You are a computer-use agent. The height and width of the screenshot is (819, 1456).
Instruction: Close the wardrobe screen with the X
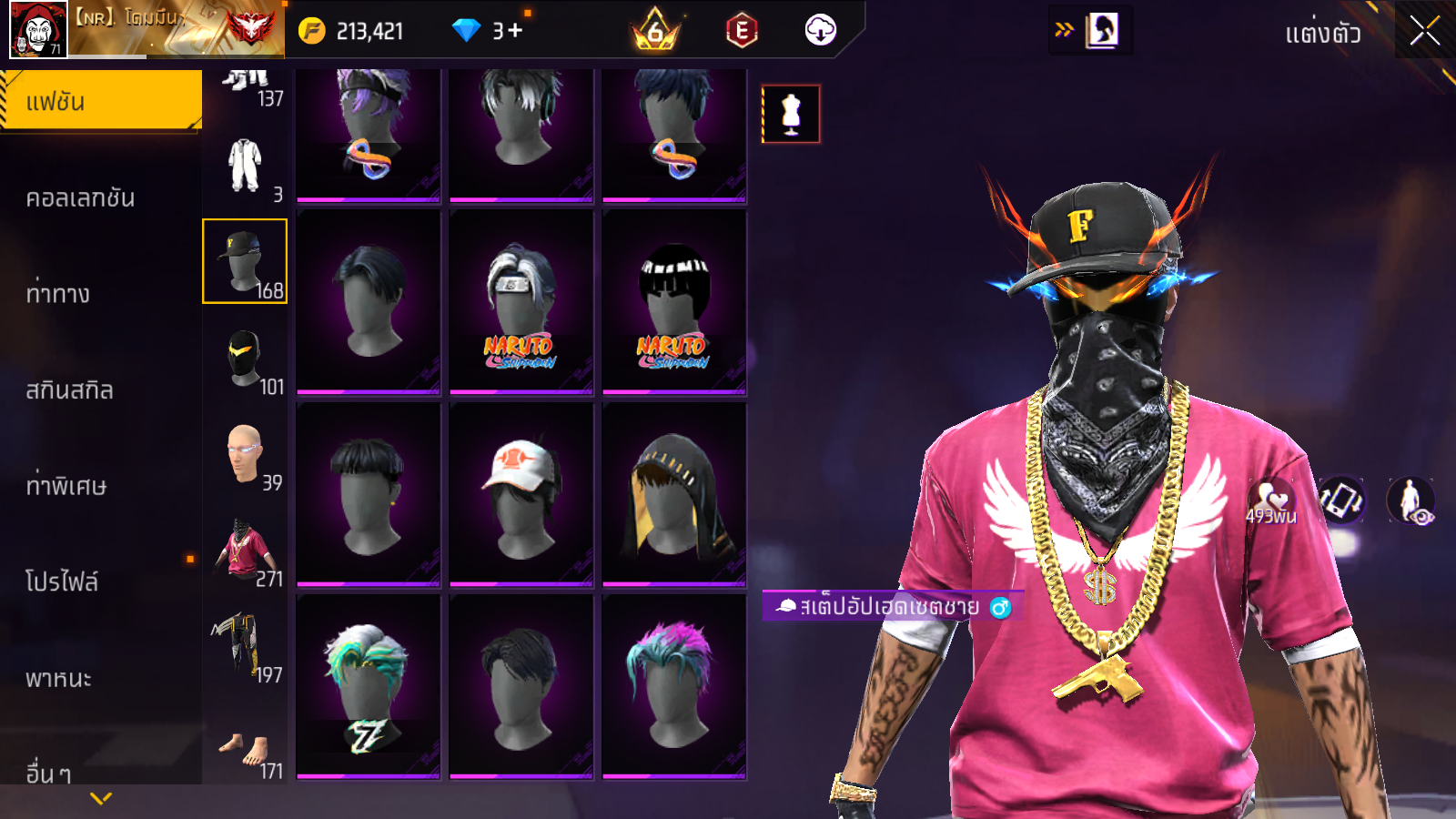(x=1424, y=31)
